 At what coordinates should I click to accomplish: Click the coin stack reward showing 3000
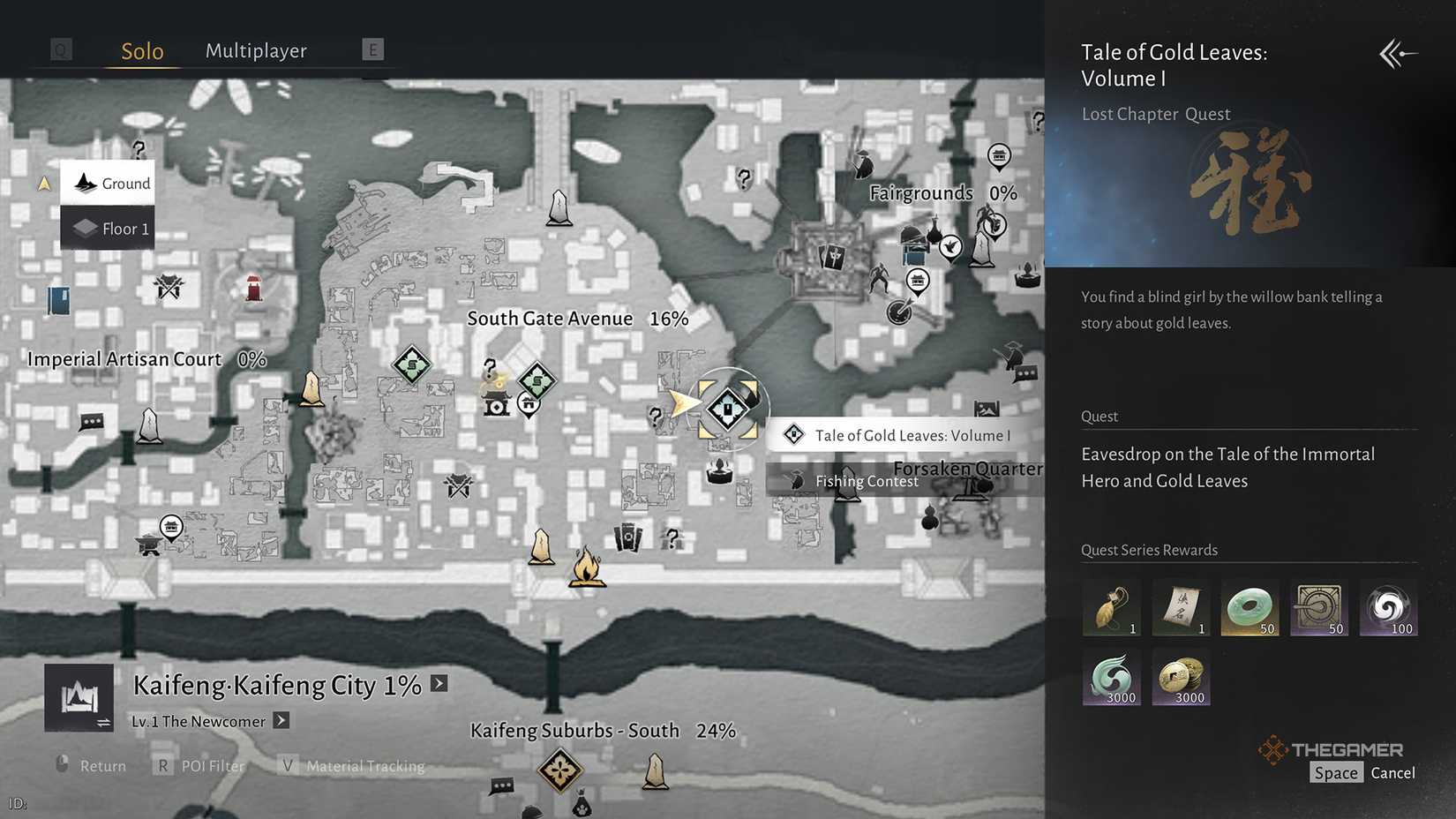tap(1181, 676)
